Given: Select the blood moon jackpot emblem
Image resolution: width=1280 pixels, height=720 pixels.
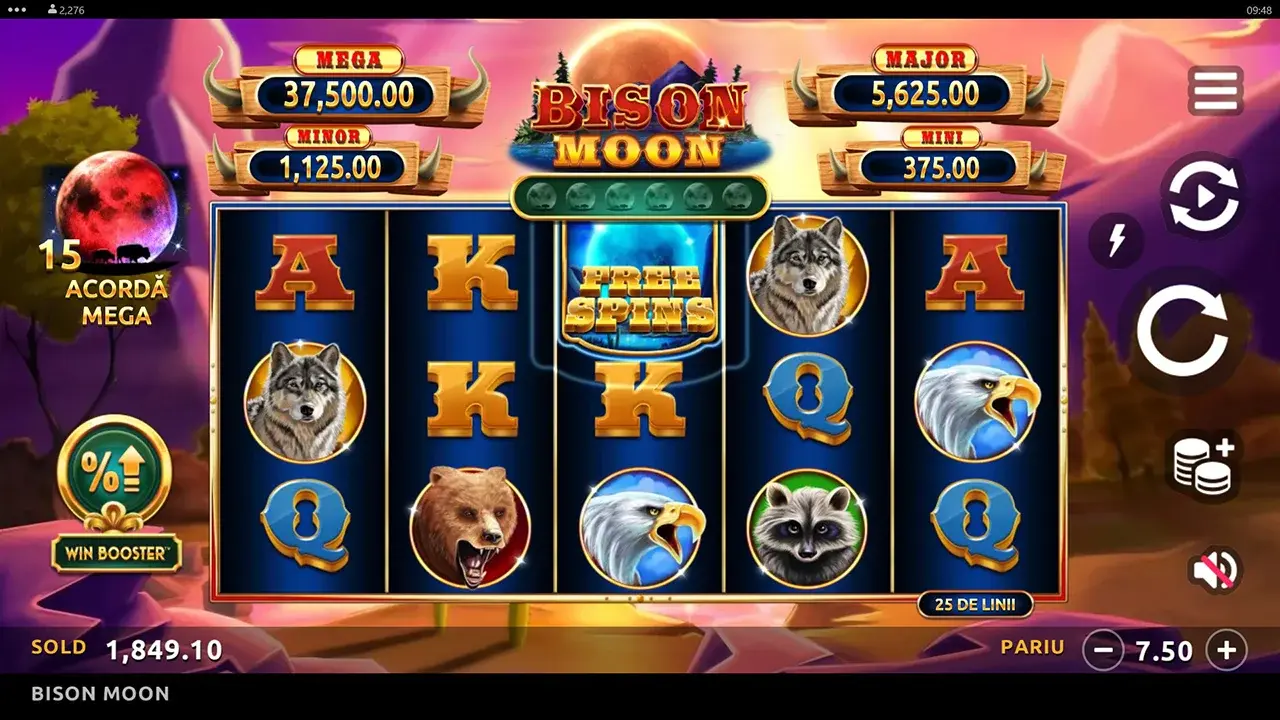Looking at the screenshot, I should 117,209.
